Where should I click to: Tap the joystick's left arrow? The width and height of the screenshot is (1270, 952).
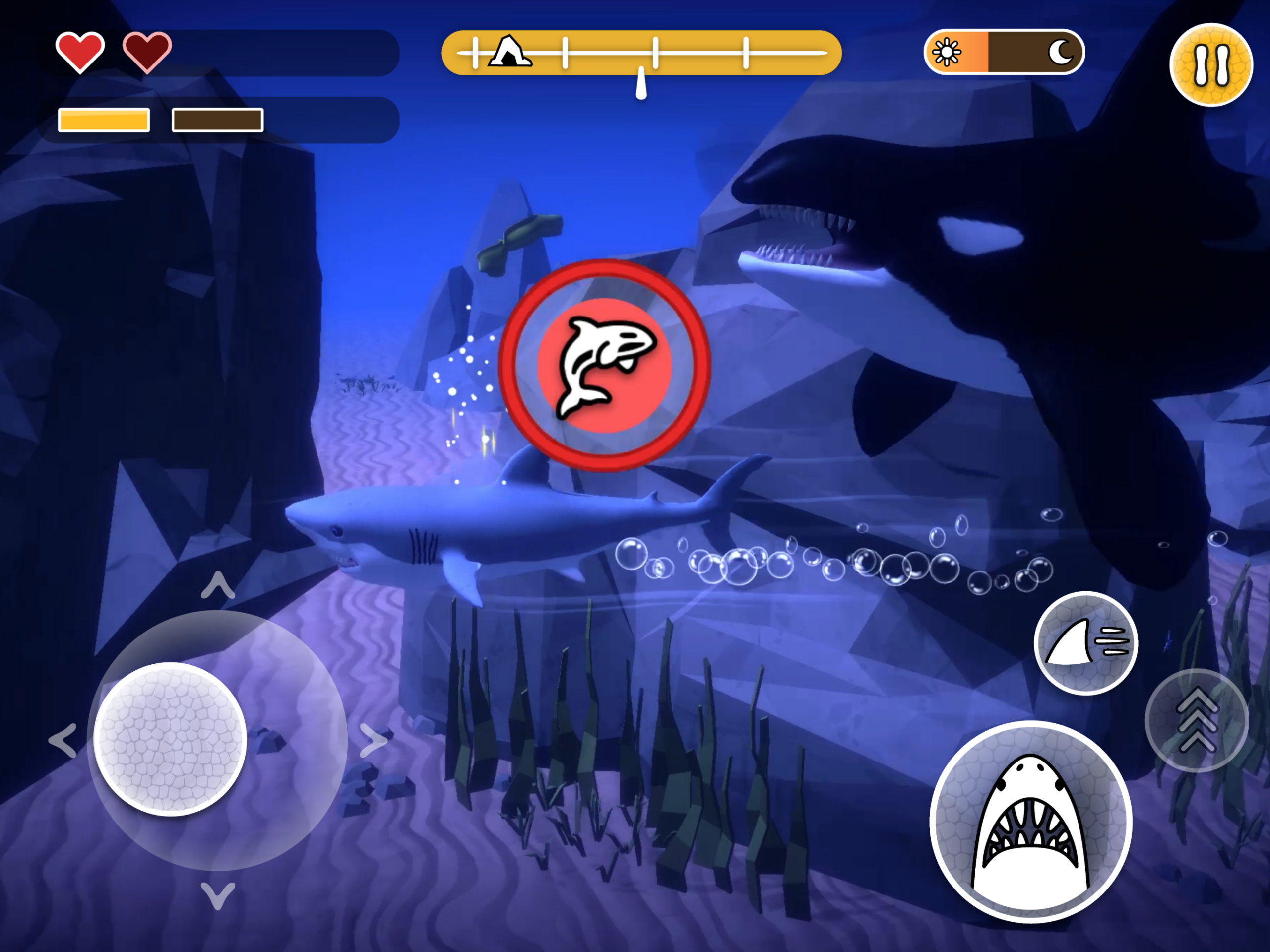[63, 740]
